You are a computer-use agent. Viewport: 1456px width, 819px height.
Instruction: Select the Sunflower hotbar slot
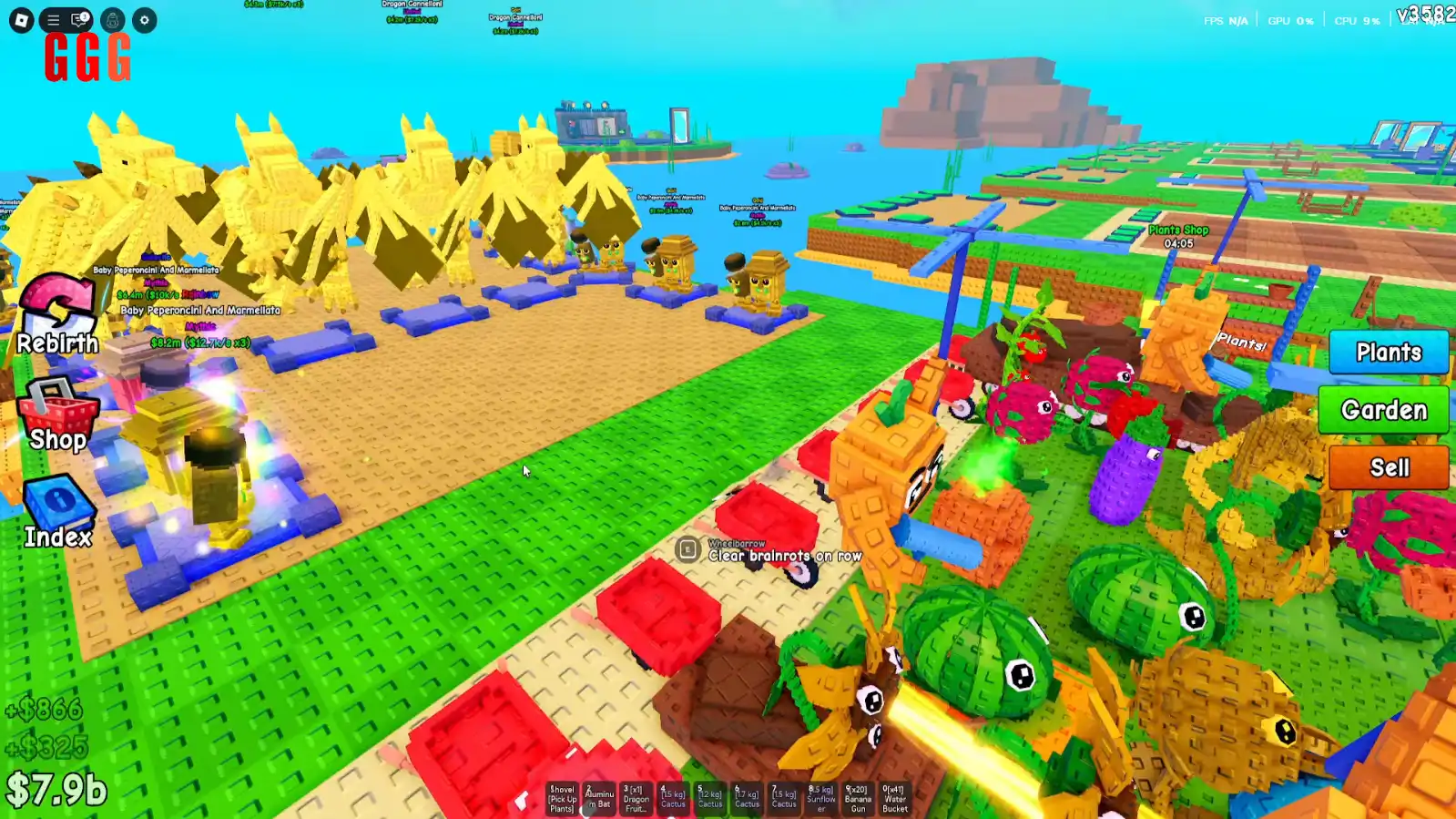click(x=820, y=799)
